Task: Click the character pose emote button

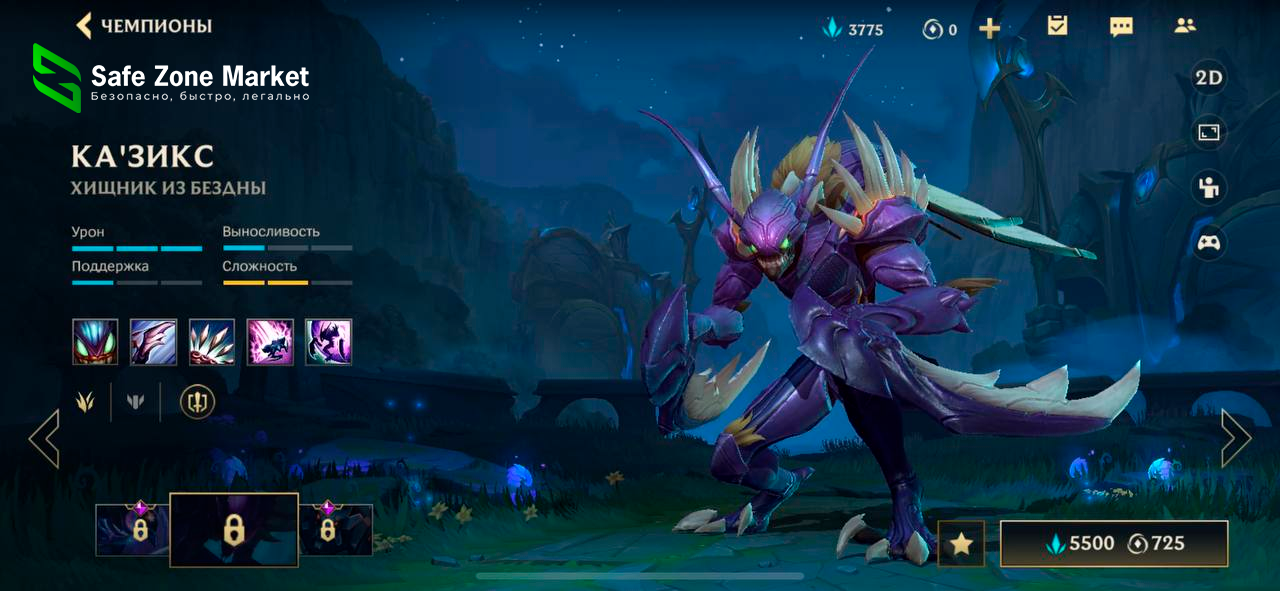Action: 1209,187
